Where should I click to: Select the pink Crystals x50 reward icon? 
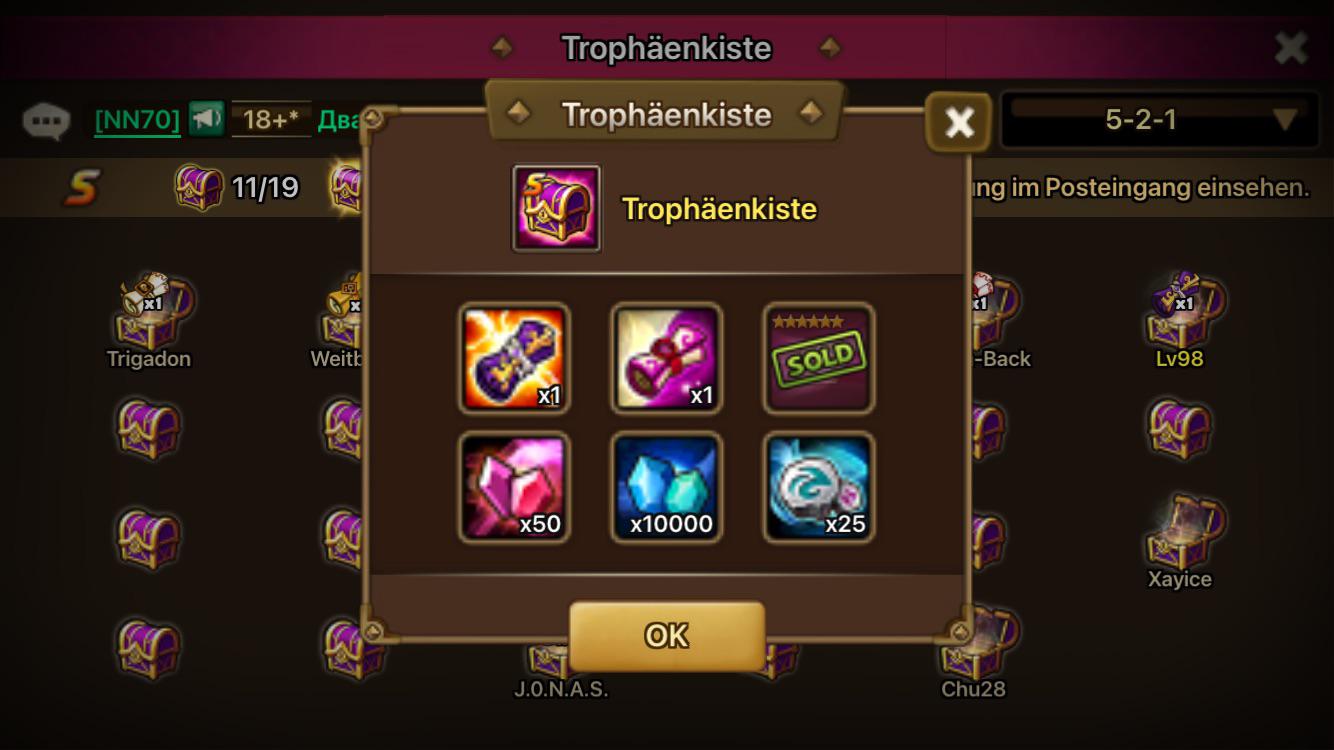click(515, 487)
